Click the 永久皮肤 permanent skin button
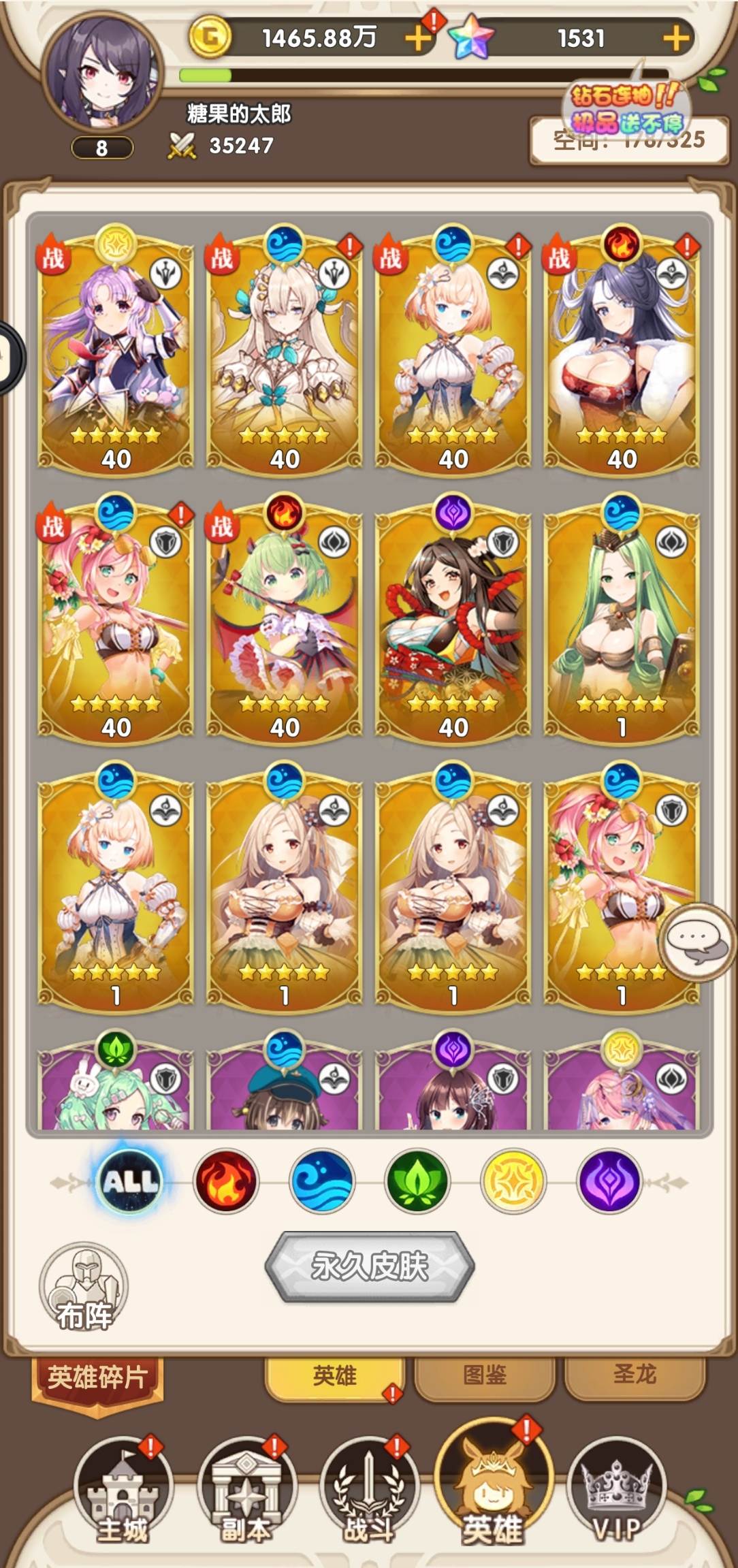Image resolution: width=738 pixels, height=1568 pixels. [369, 1266]
